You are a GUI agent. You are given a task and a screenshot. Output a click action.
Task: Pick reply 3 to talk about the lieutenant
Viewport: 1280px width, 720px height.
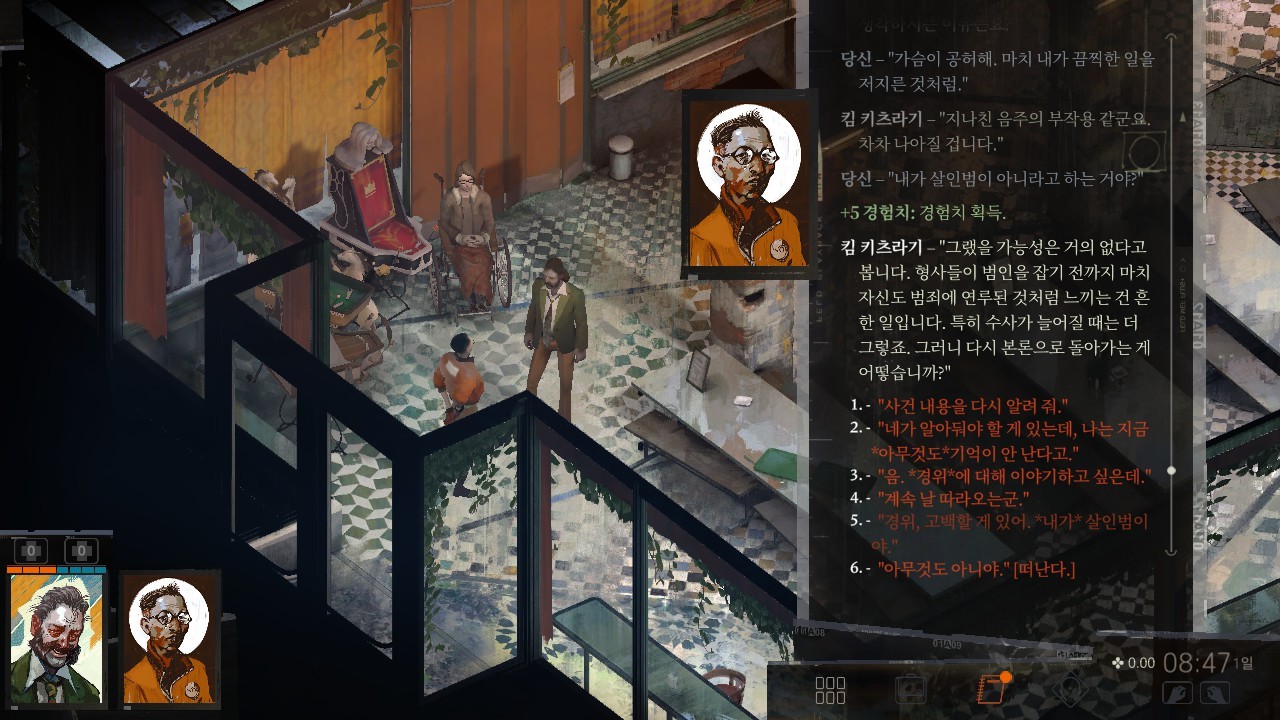click(1014, 475)
